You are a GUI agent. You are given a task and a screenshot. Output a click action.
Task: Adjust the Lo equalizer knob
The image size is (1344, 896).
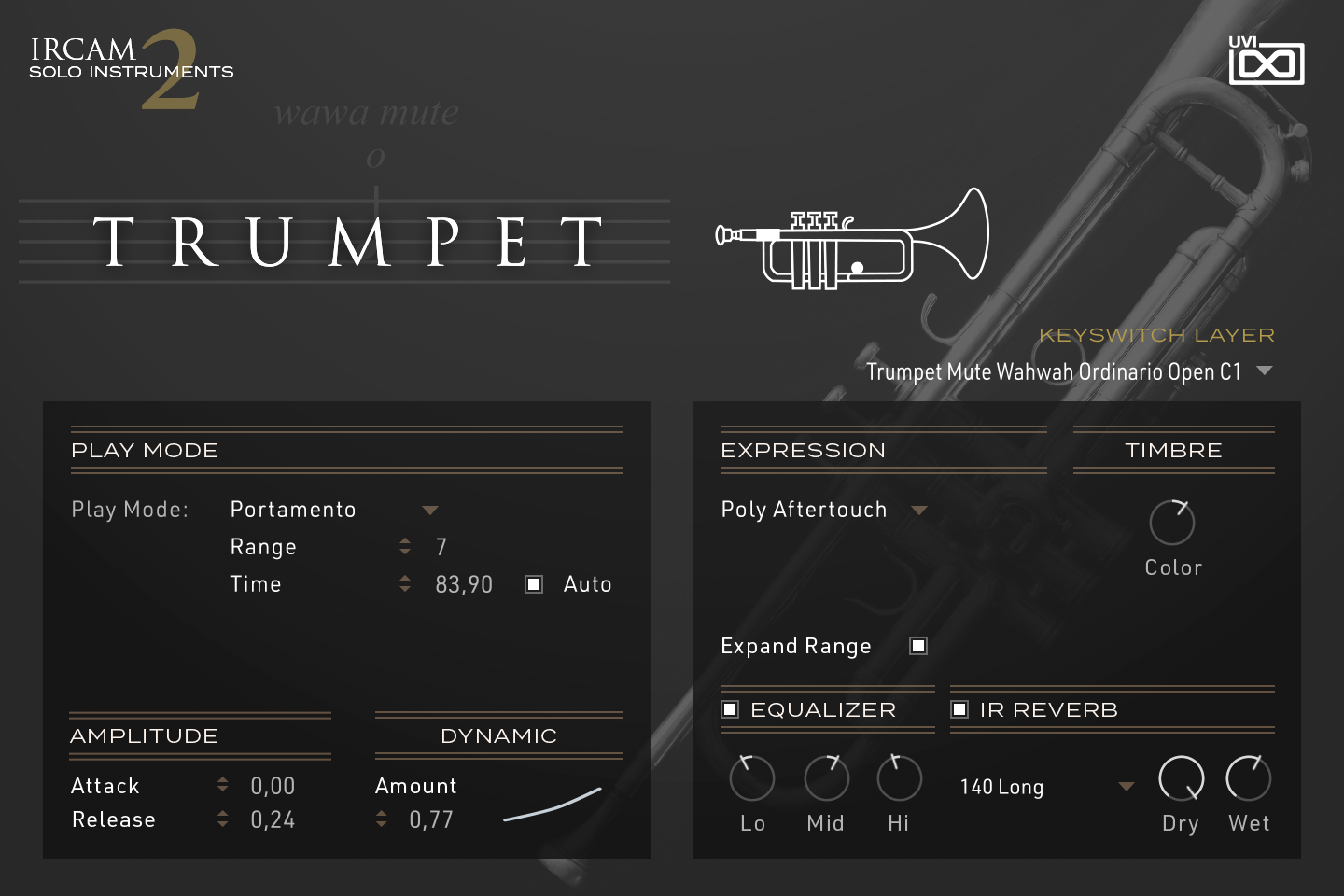coord(751,778)
